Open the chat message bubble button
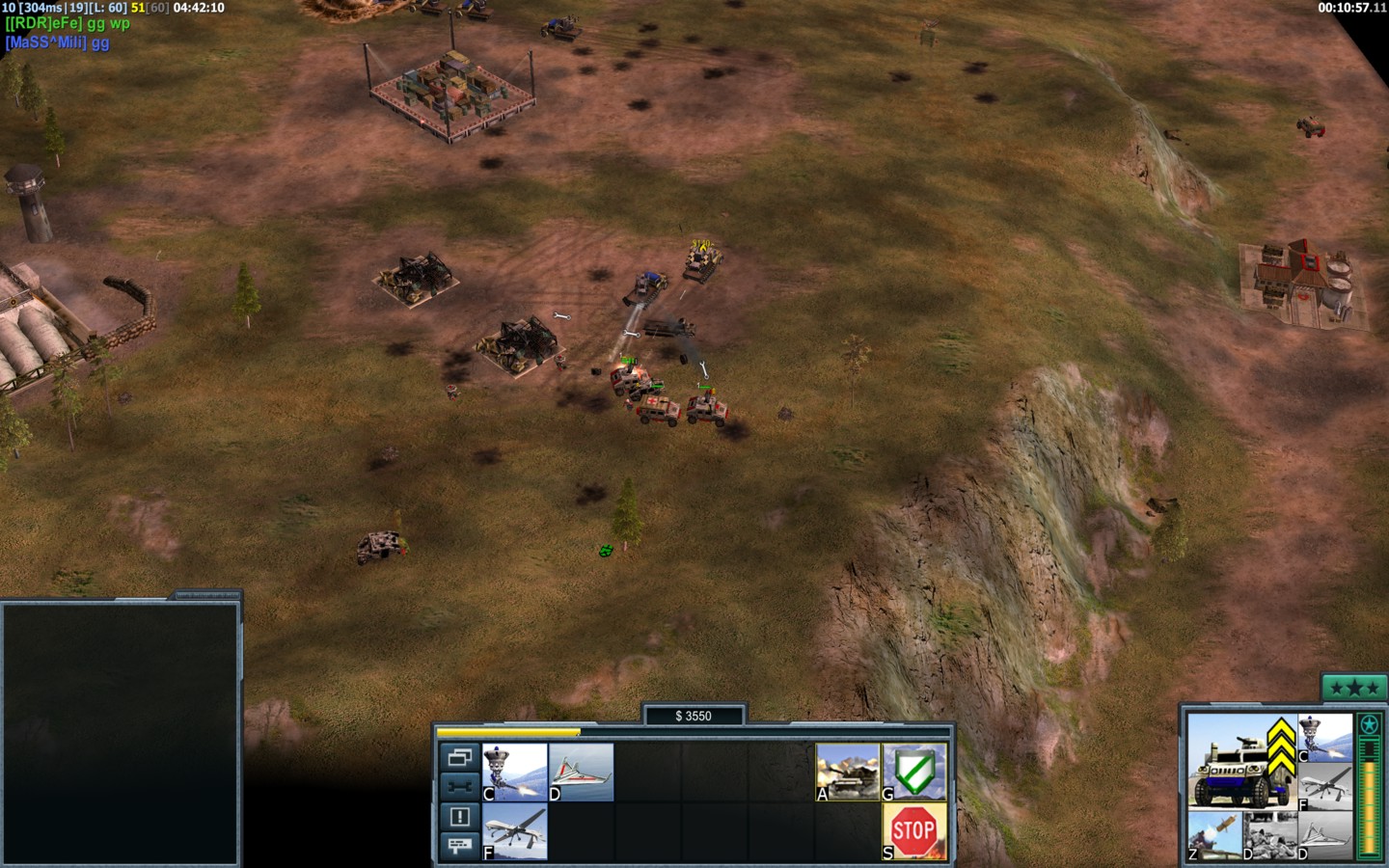This screenshot has width=1389, height=868. click(x=459, y=846)
